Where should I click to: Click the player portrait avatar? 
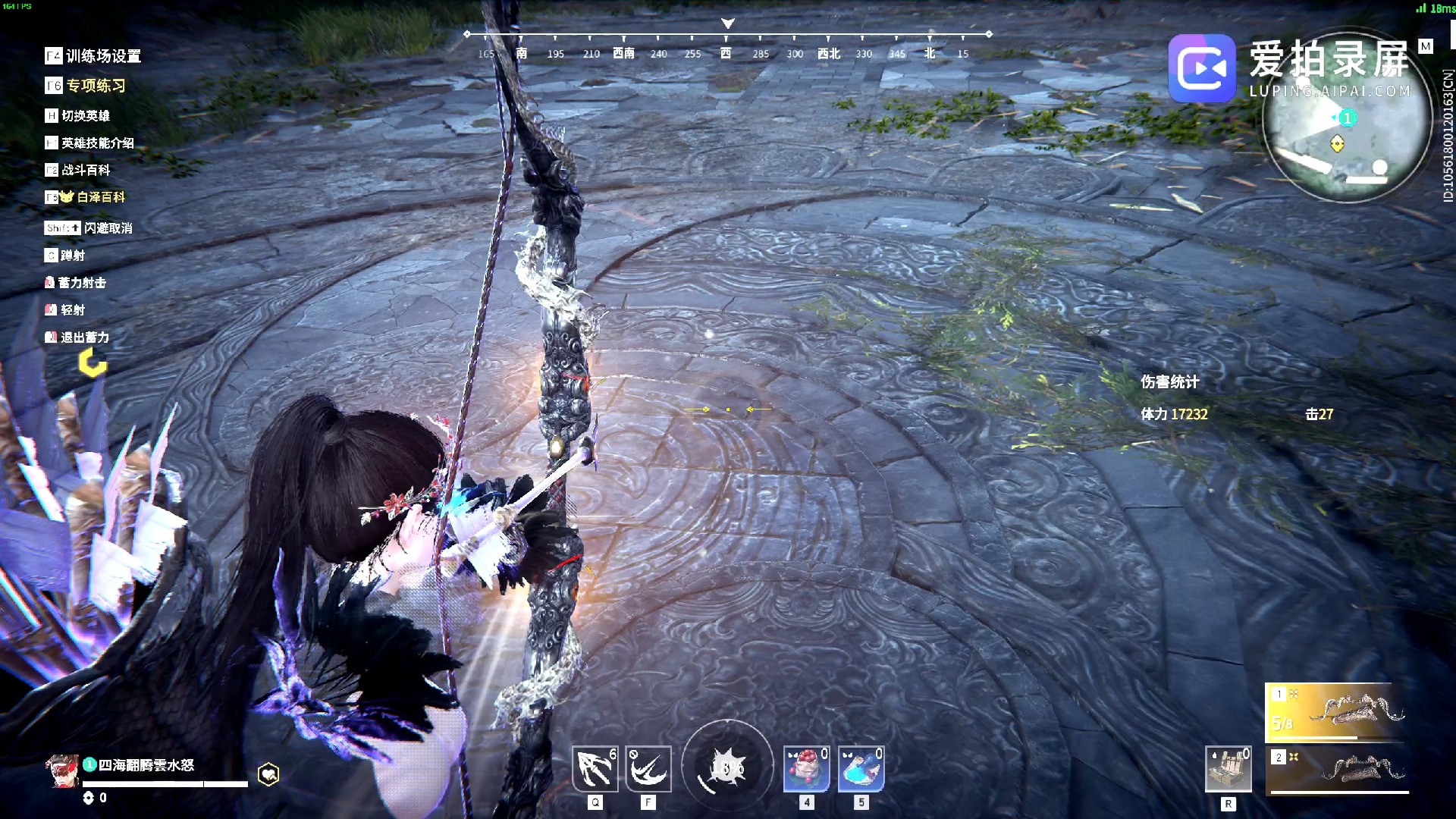[x=62, y=771]
